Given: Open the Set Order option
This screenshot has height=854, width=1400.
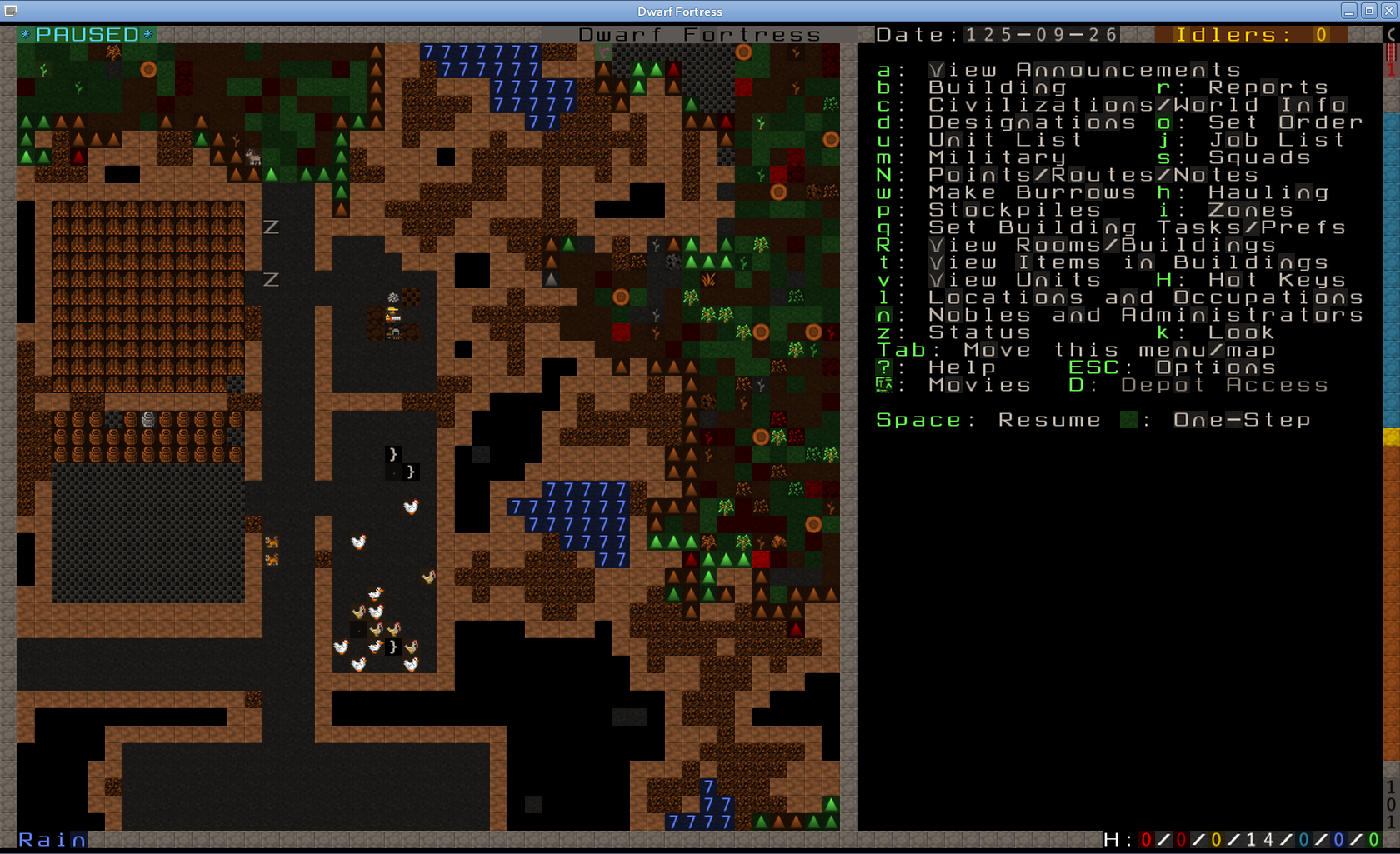Looking at the screenshot, I should pyautogui.click(x=1285, y=122).
